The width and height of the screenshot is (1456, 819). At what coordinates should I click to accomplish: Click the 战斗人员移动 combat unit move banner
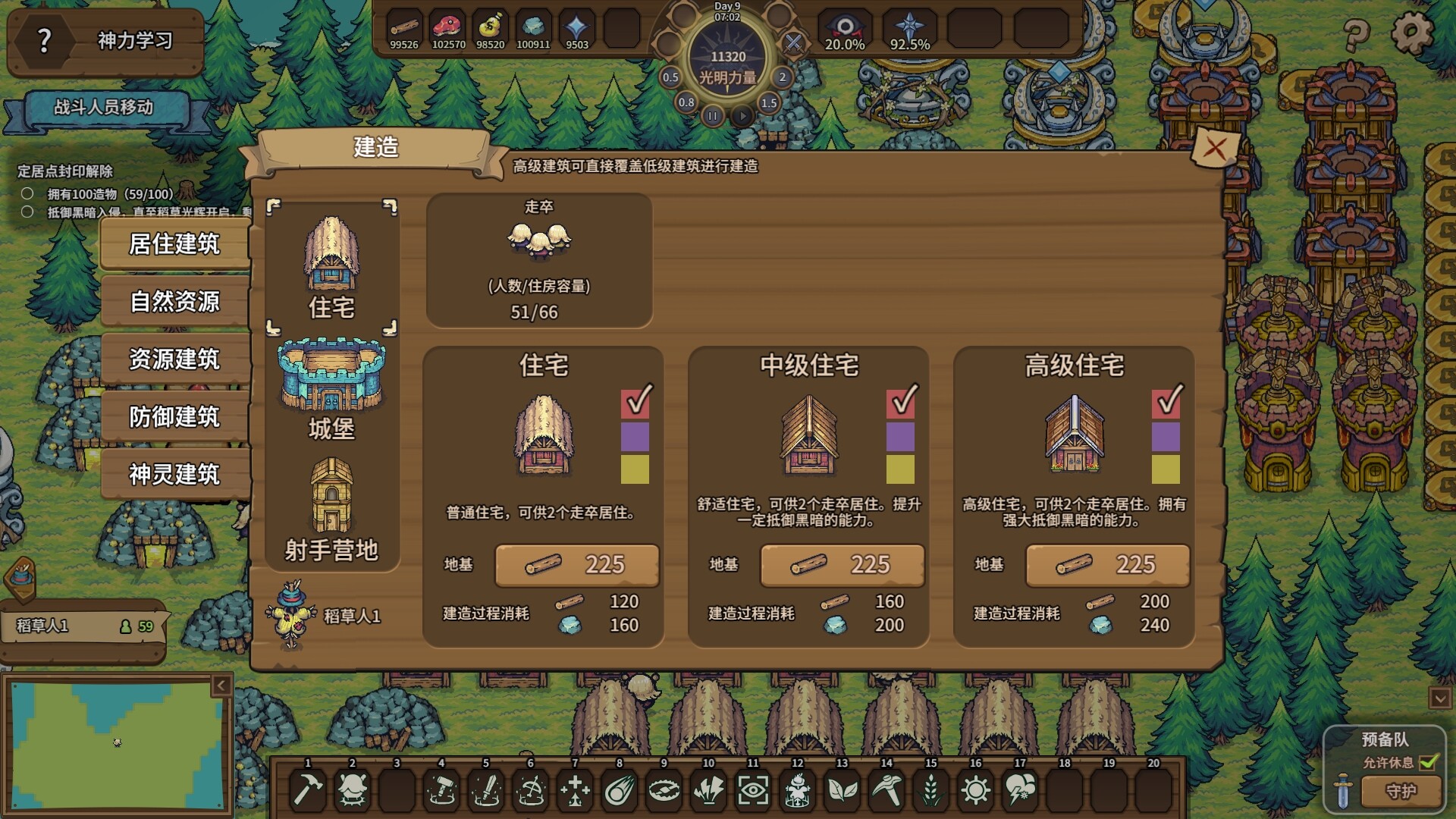click(104, 108)
